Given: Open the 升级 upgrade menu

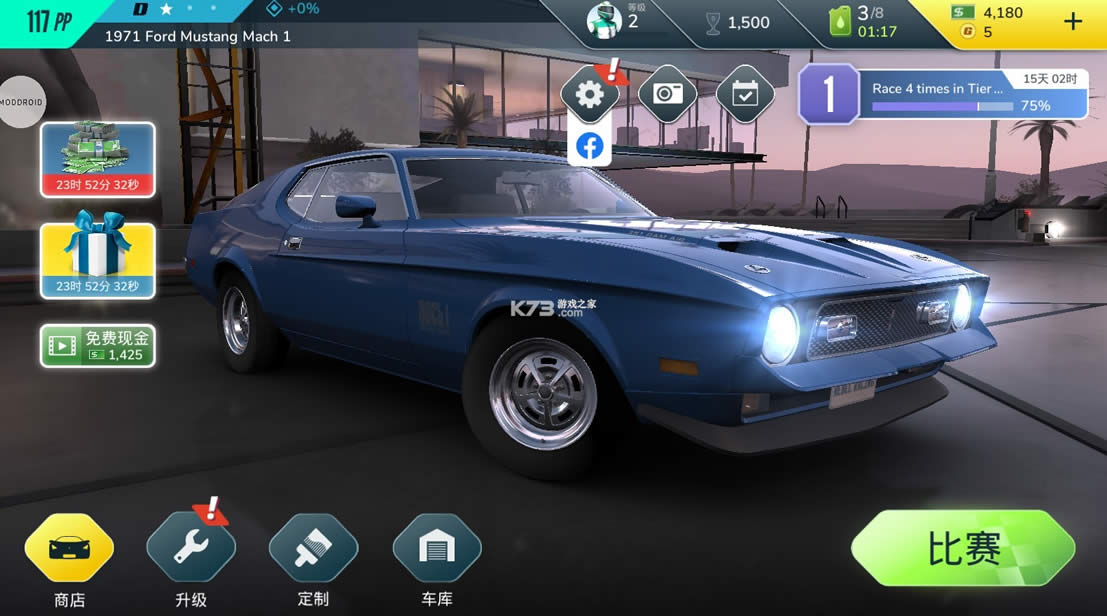Looking at the screenshot, I should pyautogui.click(x=191, y=548).
